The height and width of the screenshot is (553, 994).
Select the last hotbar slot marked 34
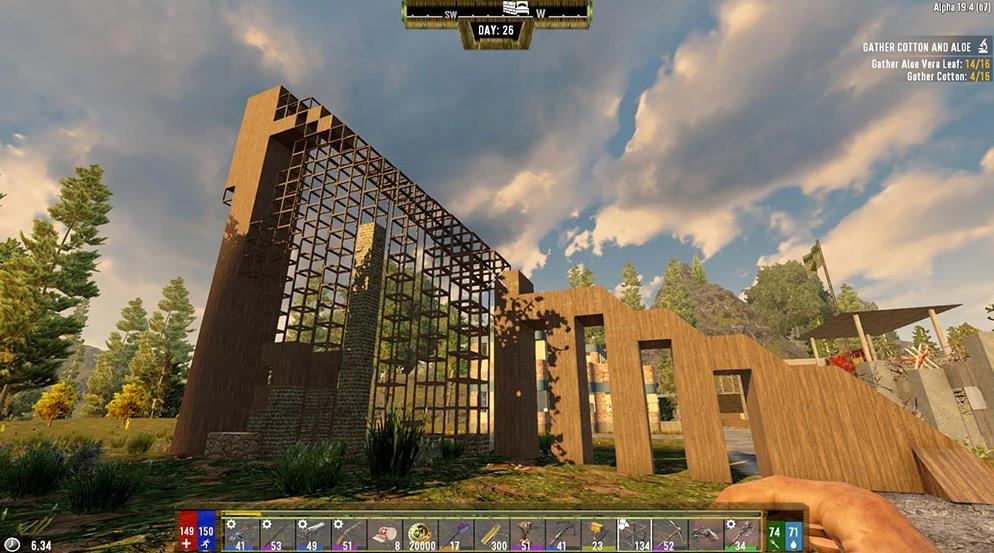(x=741, y=533)
